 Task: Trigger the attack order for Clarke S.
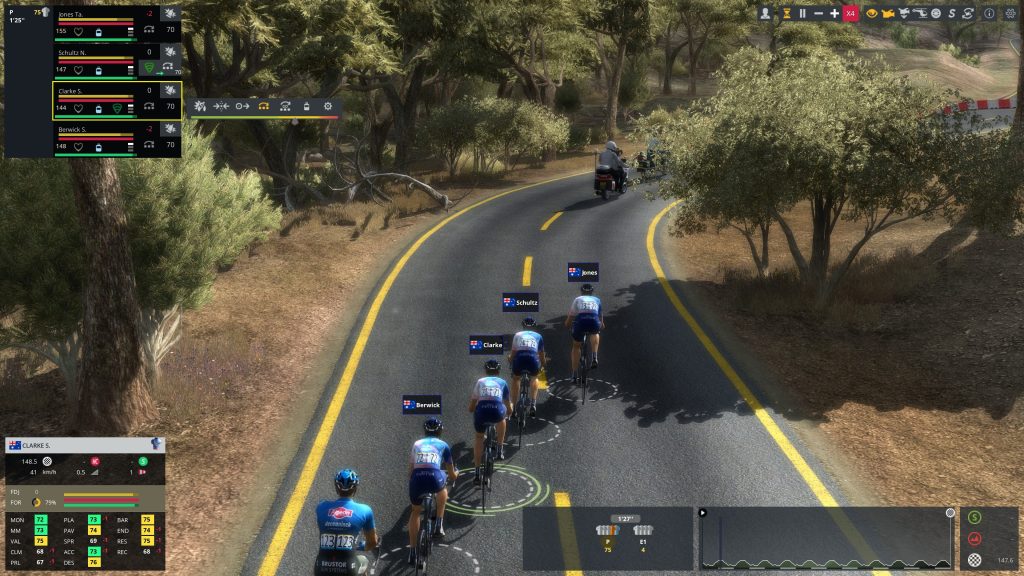click(200, 105)
